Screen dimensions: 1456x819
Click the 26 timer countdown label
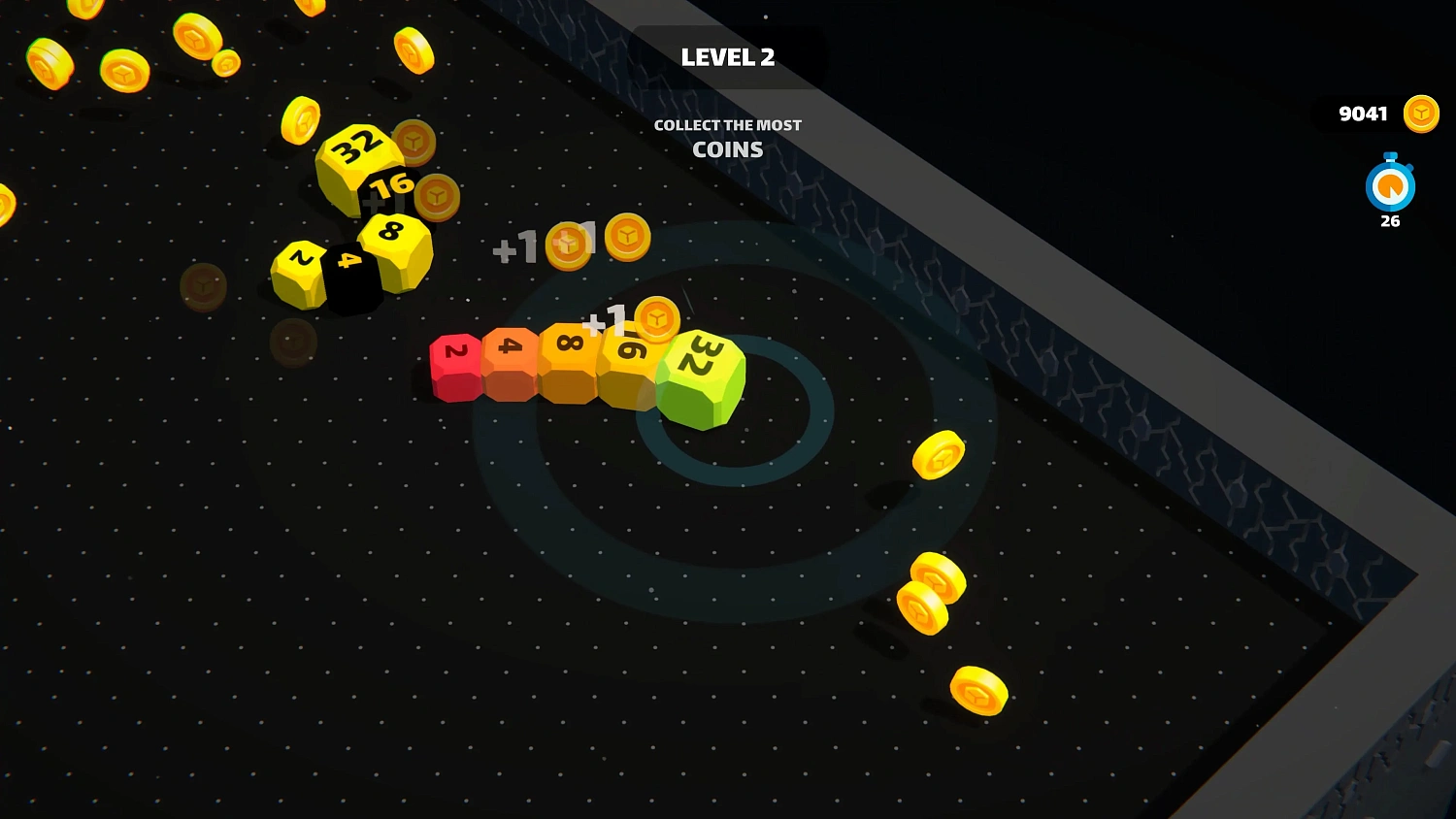pyautogui.click(x=1388, y=221)
